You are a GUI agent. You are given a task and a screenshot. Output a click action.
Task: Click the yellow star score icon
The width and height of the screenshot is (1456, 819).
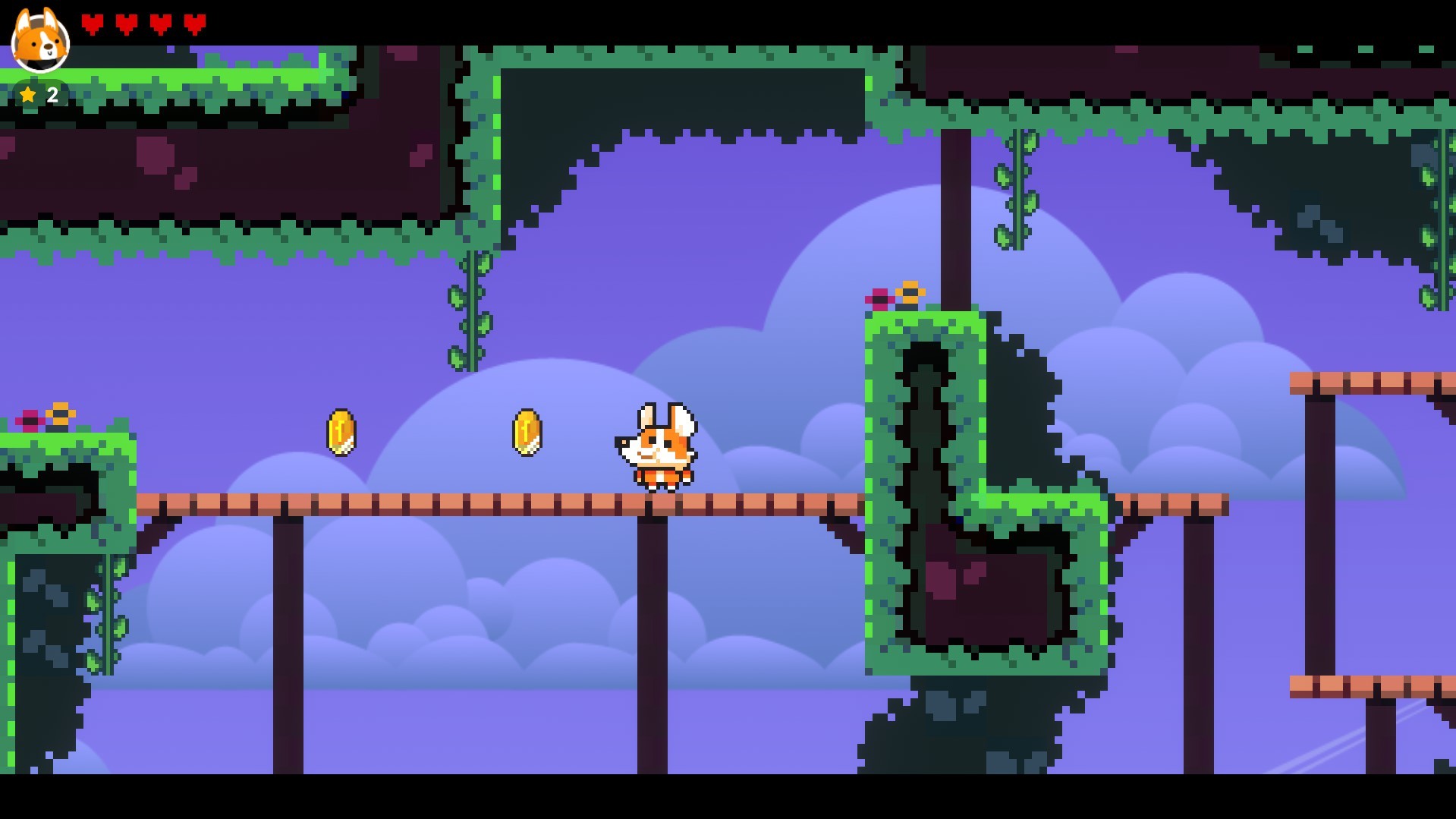28,94
